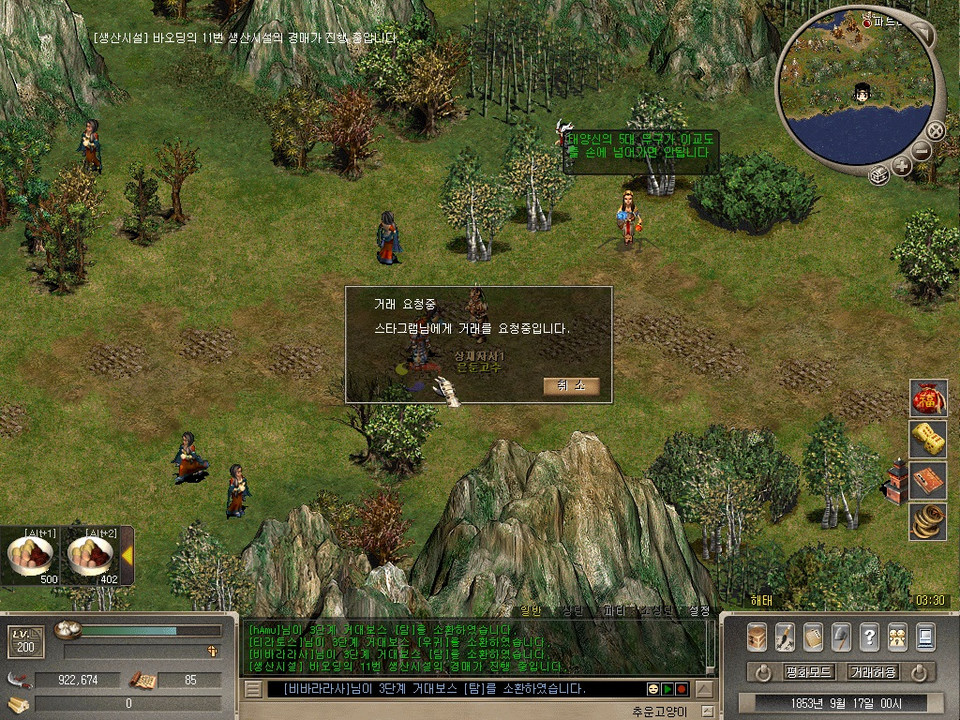The height and width of the screenshot is (720, 960).
Task: Cancel the trade request with 취소
Action: point(571,386)
